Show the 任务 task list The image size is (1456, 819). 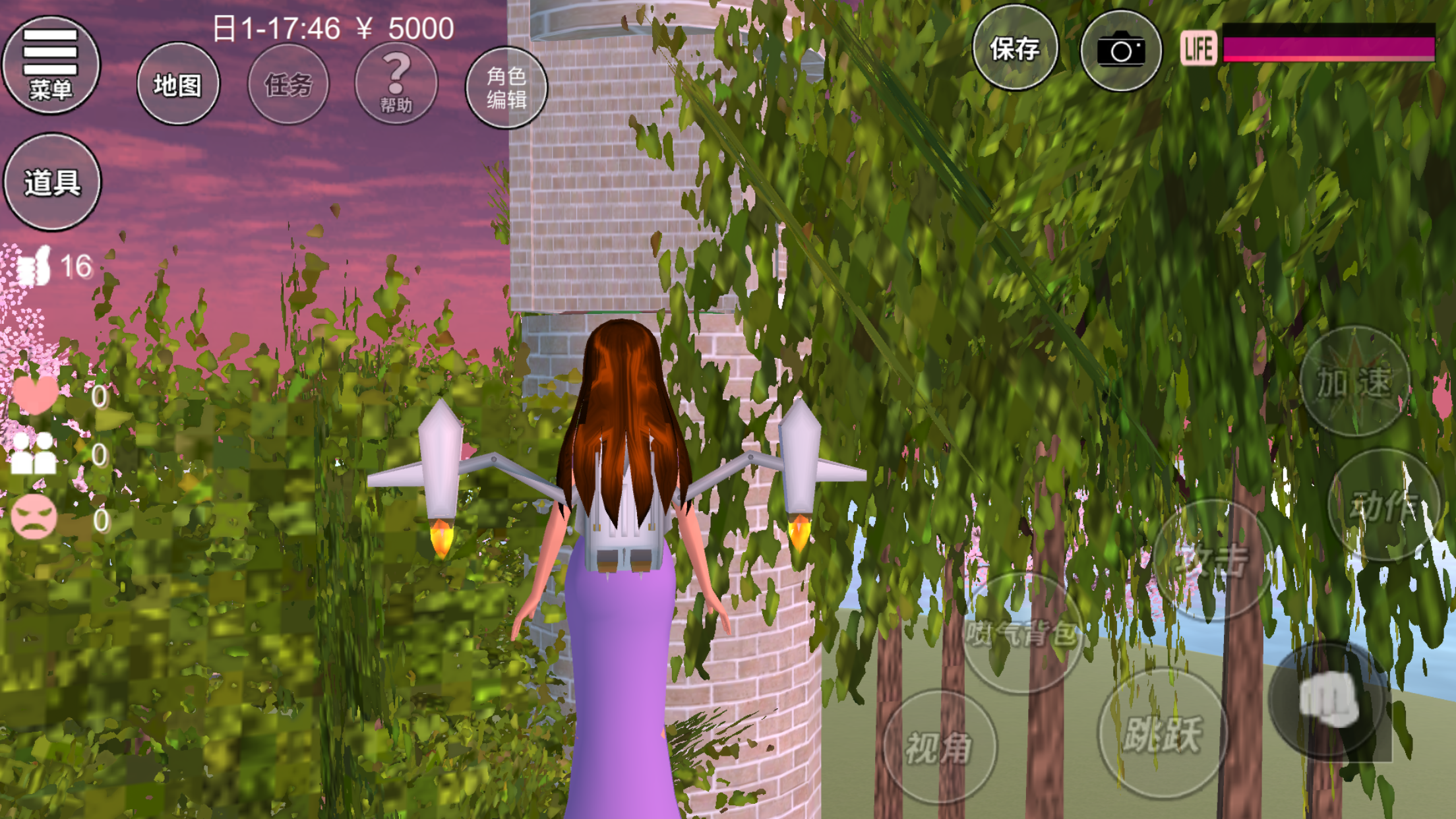coord(288,84)
